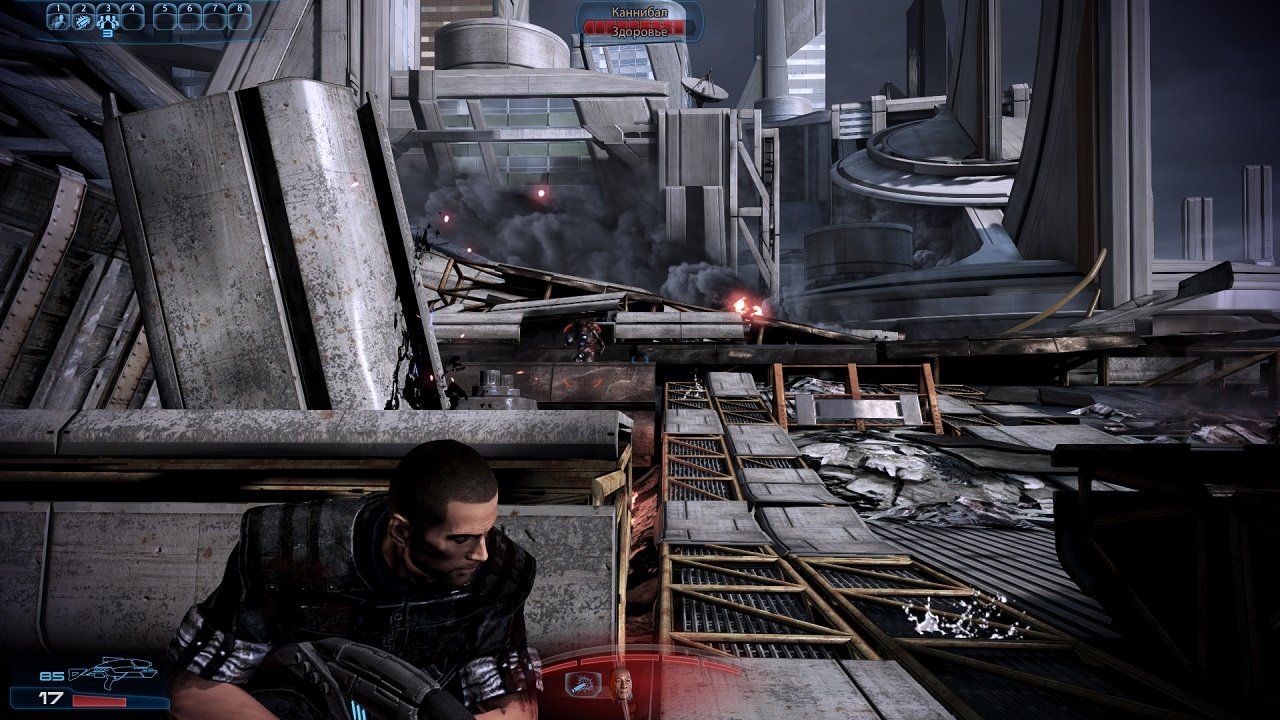Click the thermal clip count showing 17
1280x720 pixels.
(51, 699)
